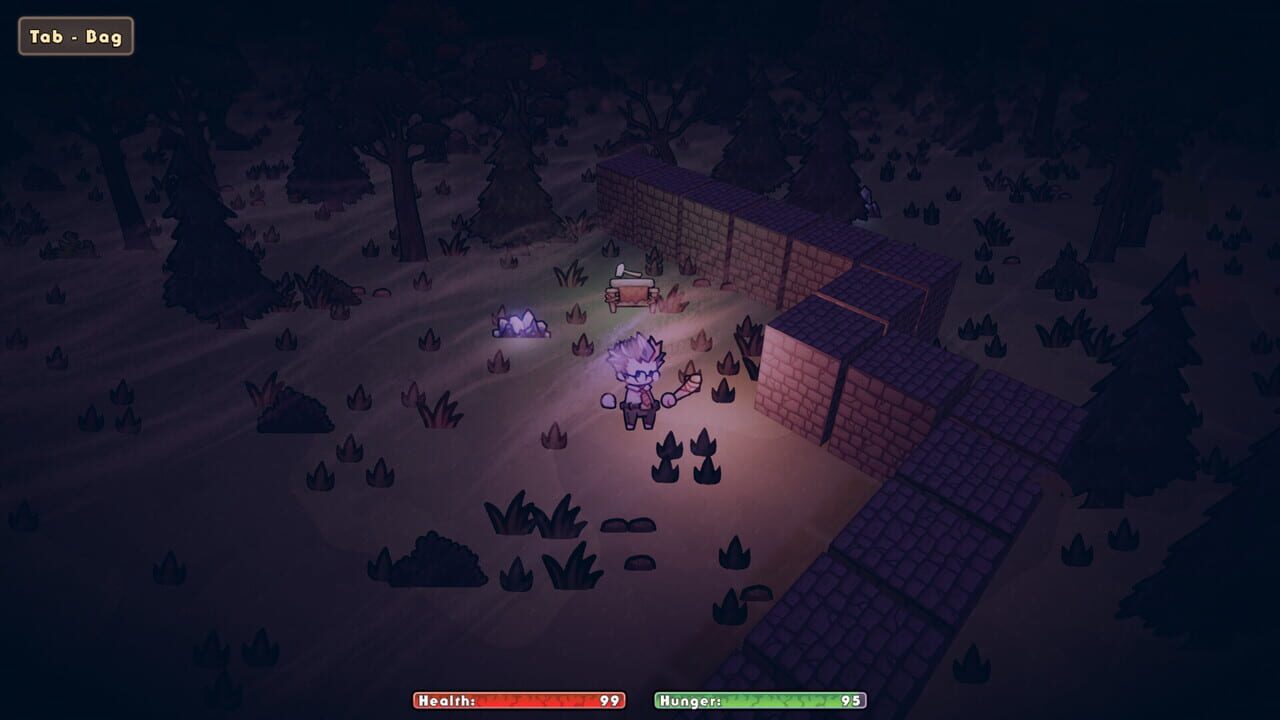Select the dark bush on the left side

pos(290,410)
